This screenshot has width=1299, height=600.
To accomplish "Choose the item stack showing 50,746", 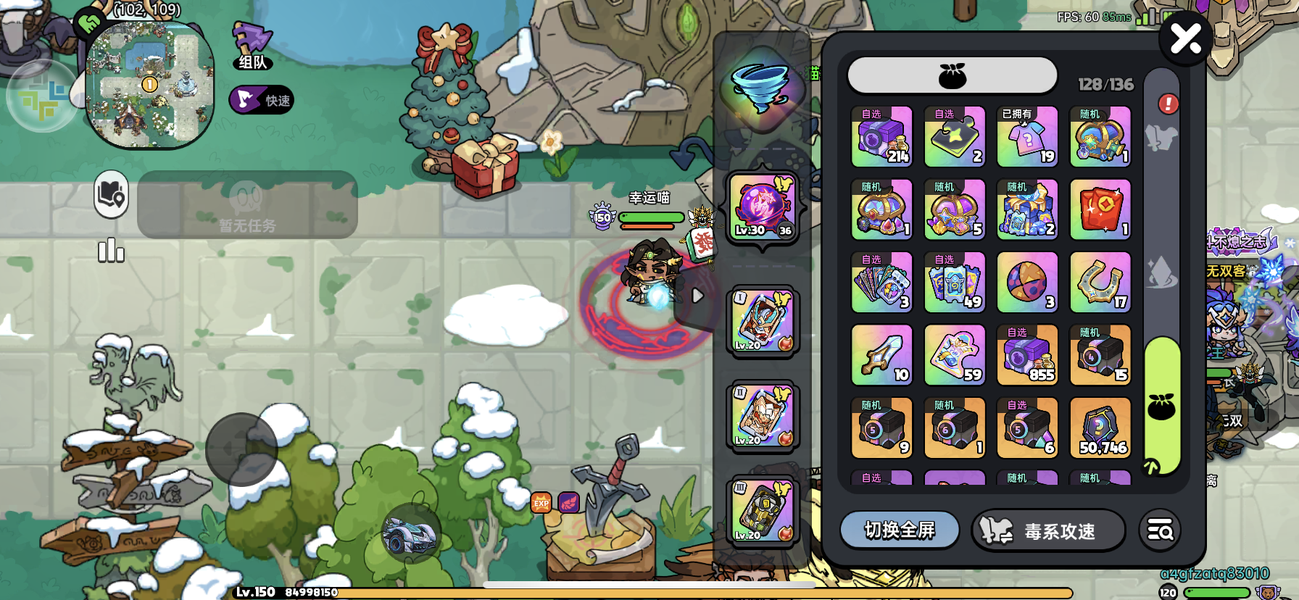I will pyautogui.click(x=1100, y=428).
